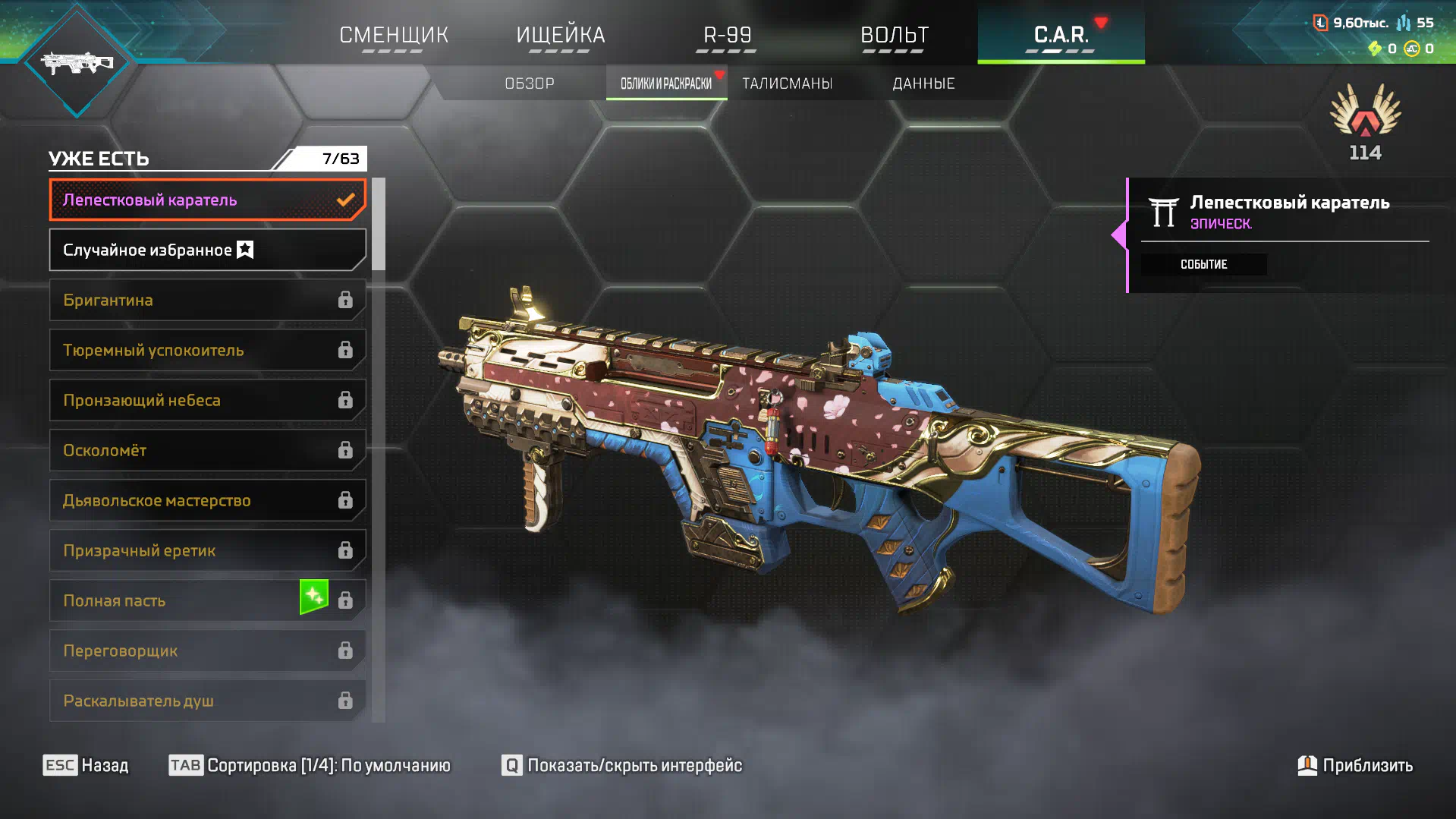Click the Назад back button
This screenshot has height=819, width=1456.
pyautogui.click(x=86, y=765)
